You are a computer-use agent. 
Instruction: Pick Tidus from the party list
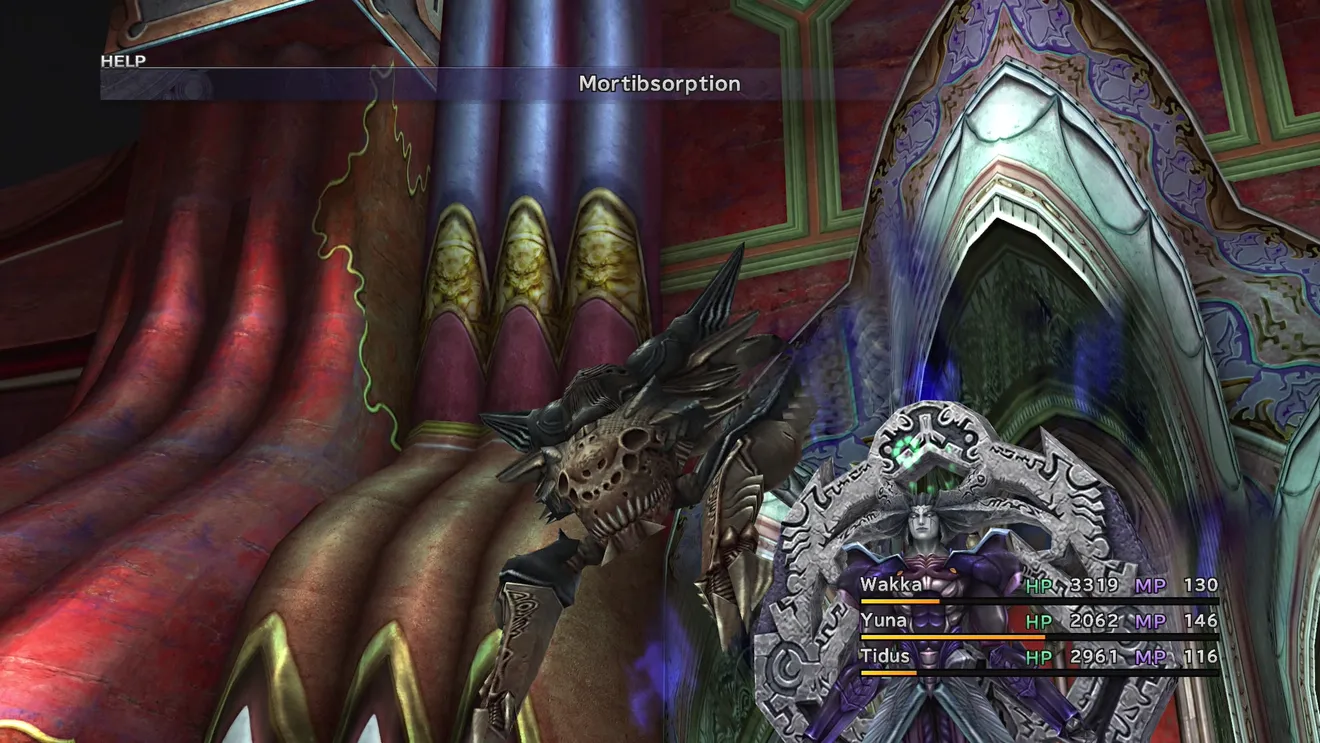tap(886, 657)
